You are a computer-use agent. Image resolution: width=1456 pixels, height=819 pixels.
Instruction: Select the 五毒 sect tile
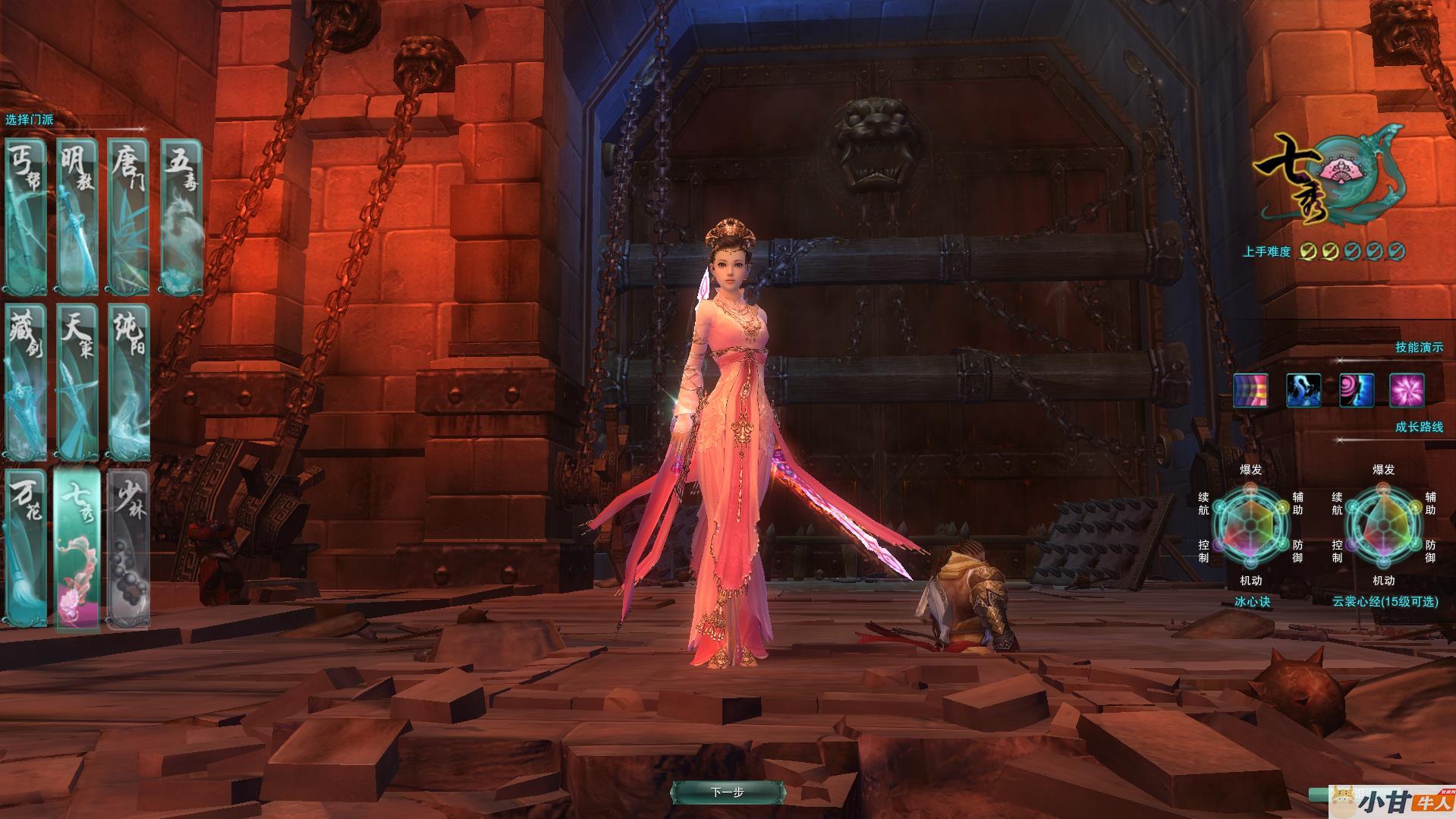click(x=182, y=216)
